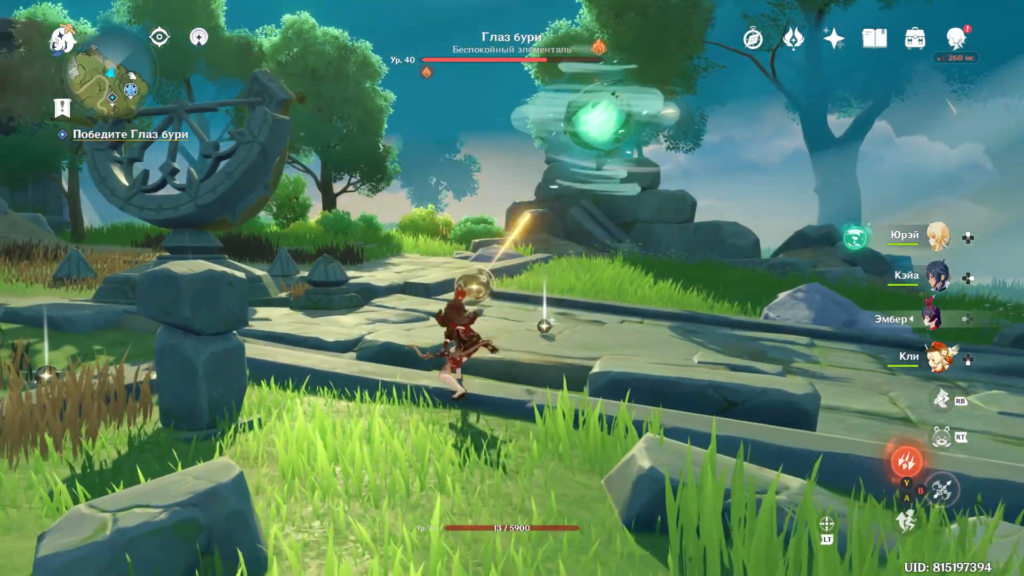Open the inventory backpack

914,38
